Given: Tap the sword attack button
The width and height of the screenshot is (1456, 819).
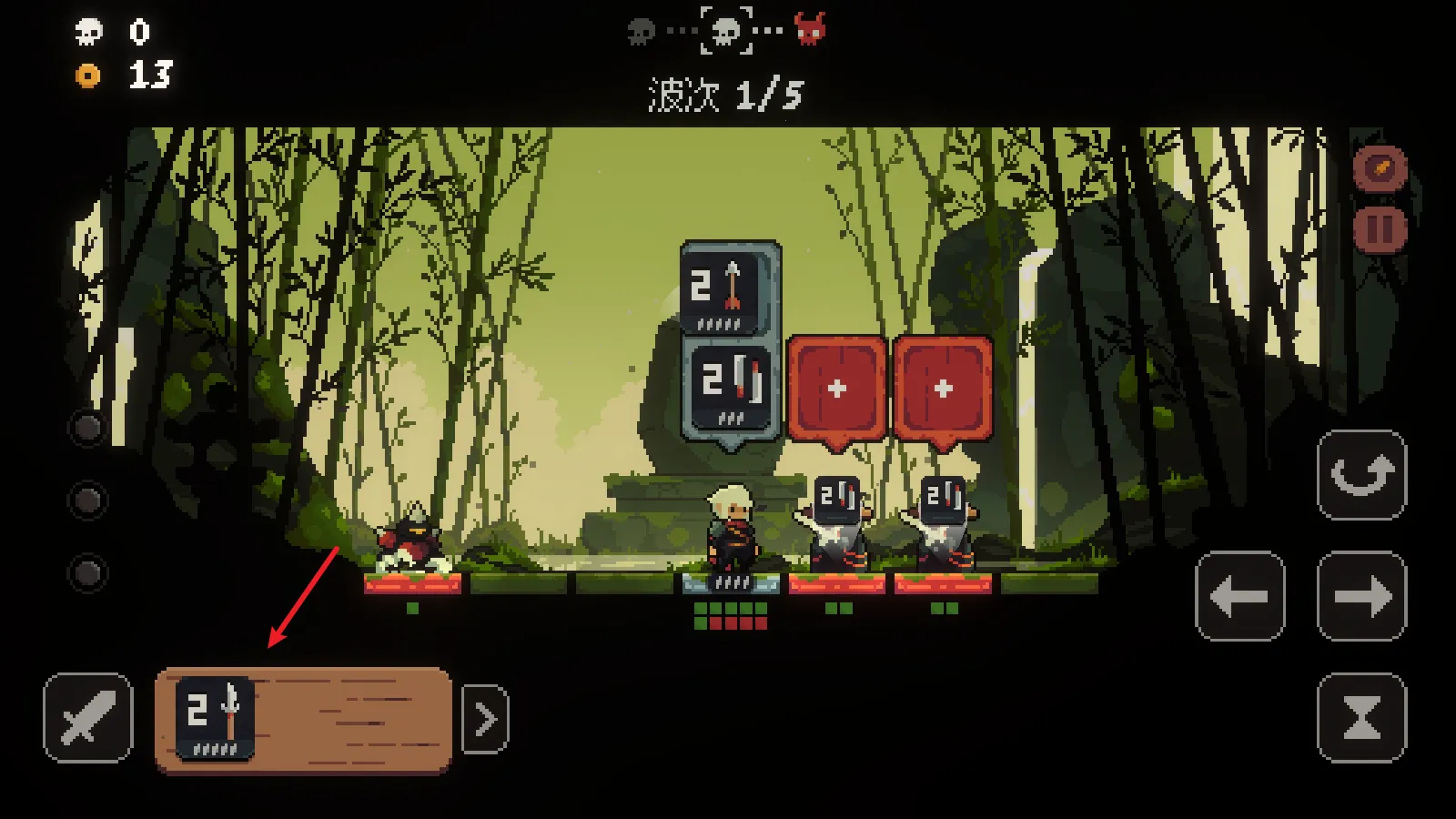Looking at the screenshot, I should point(87,717).
